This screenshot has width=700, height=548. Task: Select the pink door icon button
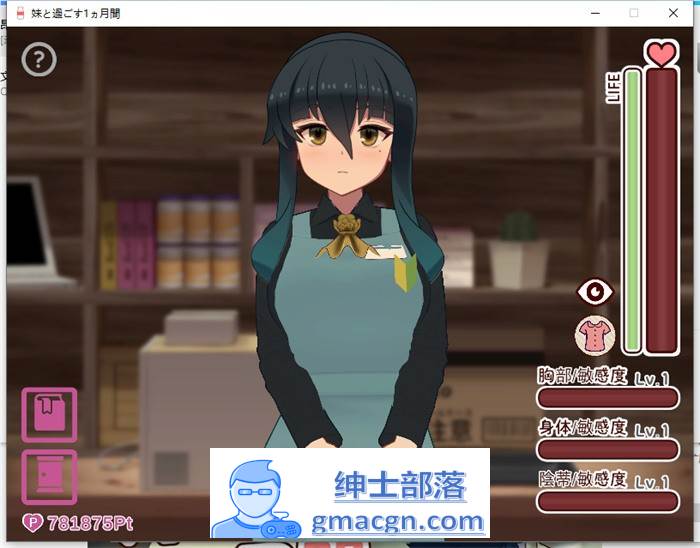coord(49,476)
